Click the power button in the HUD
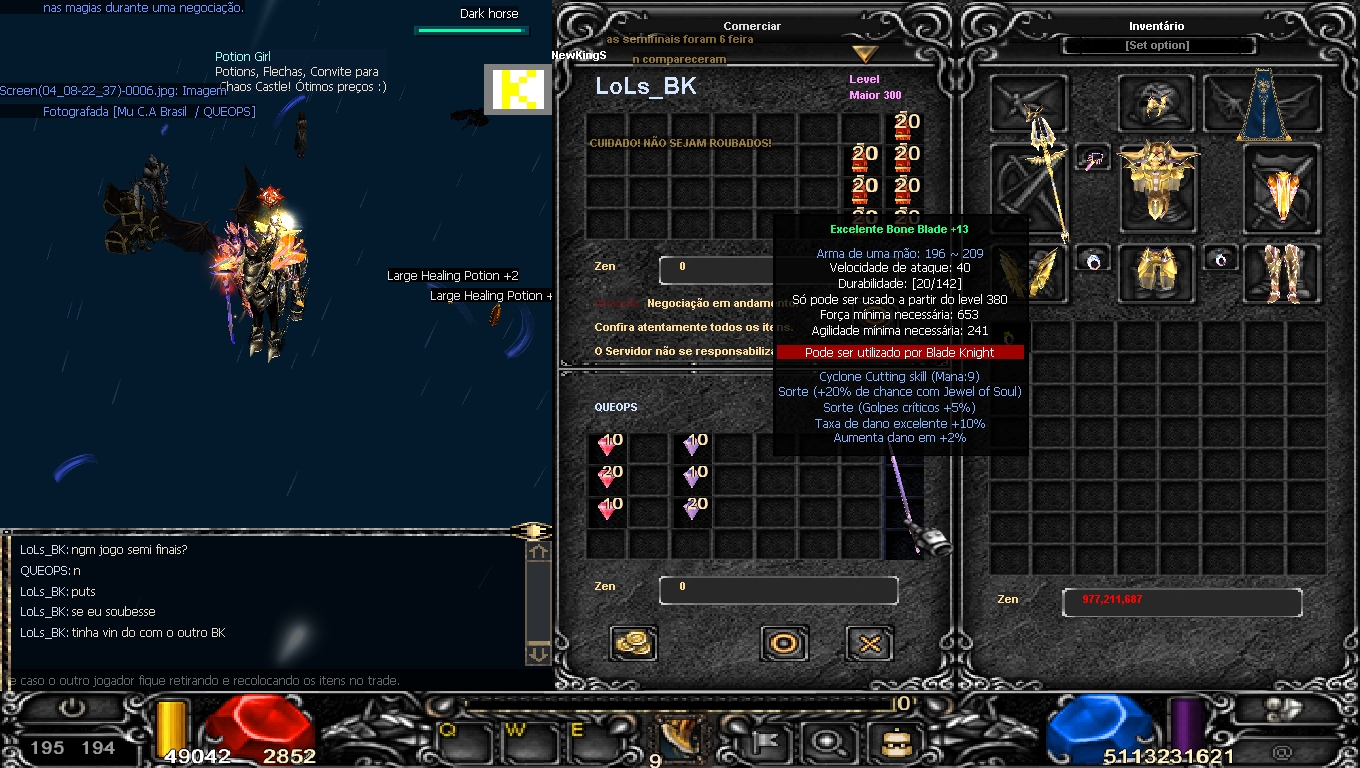 click(72, 708)
